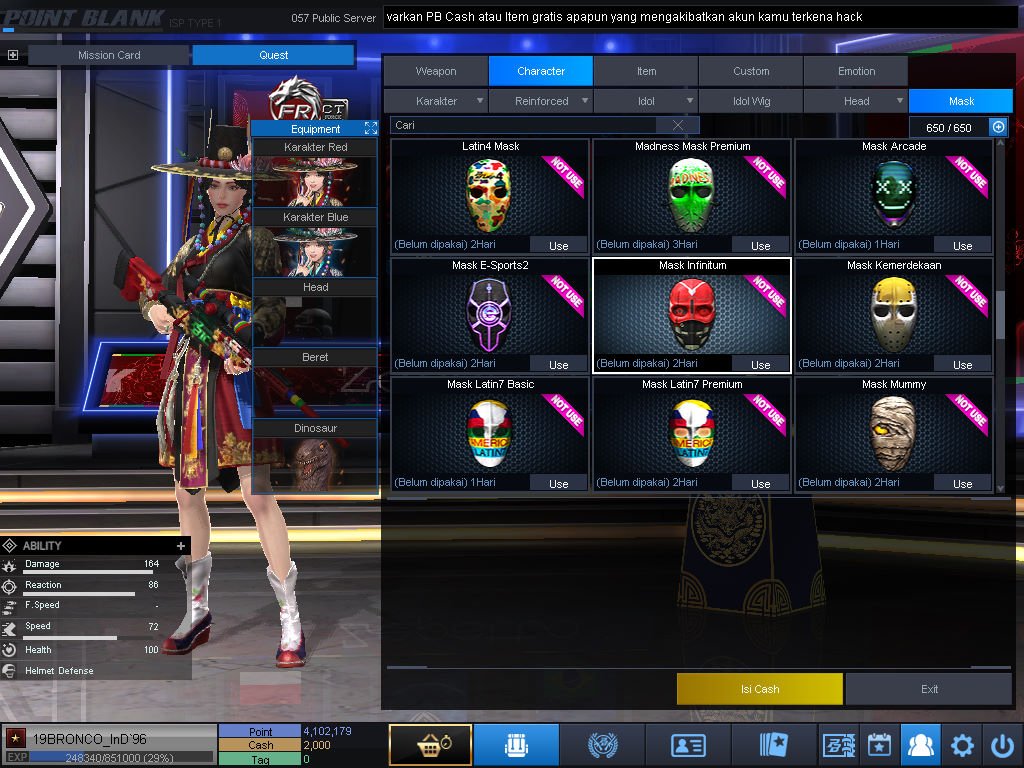Exit the inventory panel

[x=929, y=689]
